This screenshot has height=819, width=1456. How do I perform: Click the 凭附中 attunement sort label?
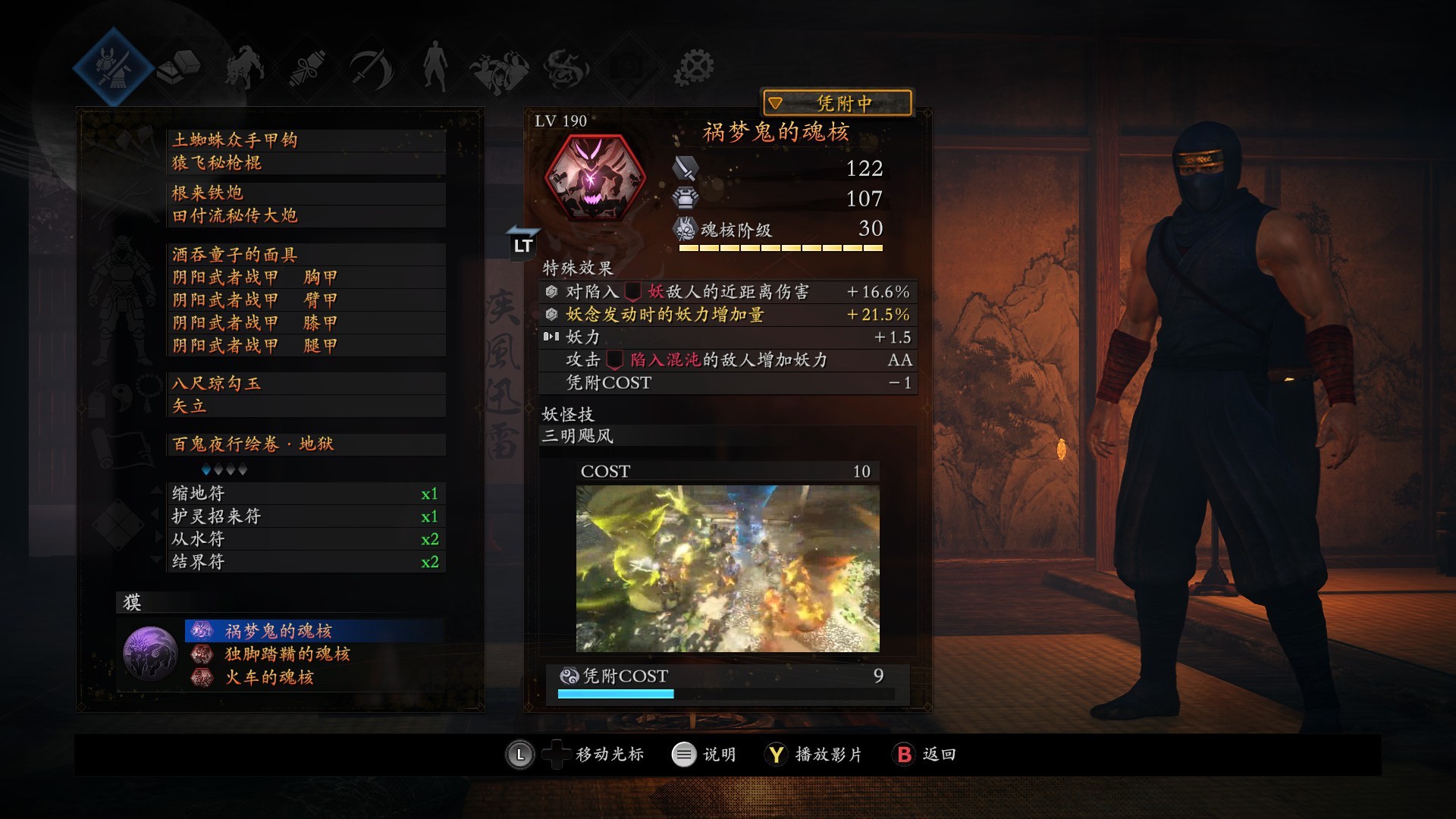(x=836, y=102)
